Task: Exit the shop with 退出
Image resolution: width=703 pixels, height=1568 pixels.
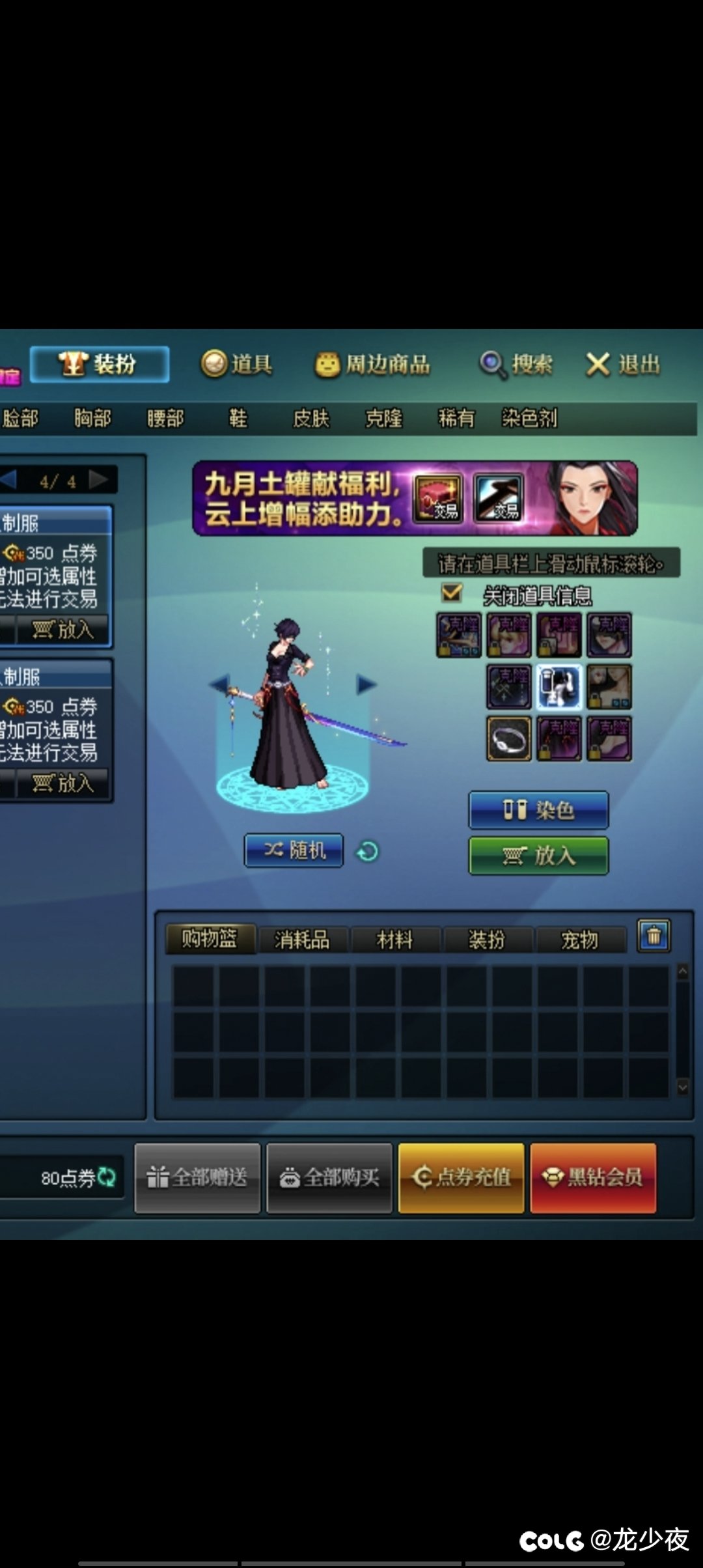Action: point(623,365)
